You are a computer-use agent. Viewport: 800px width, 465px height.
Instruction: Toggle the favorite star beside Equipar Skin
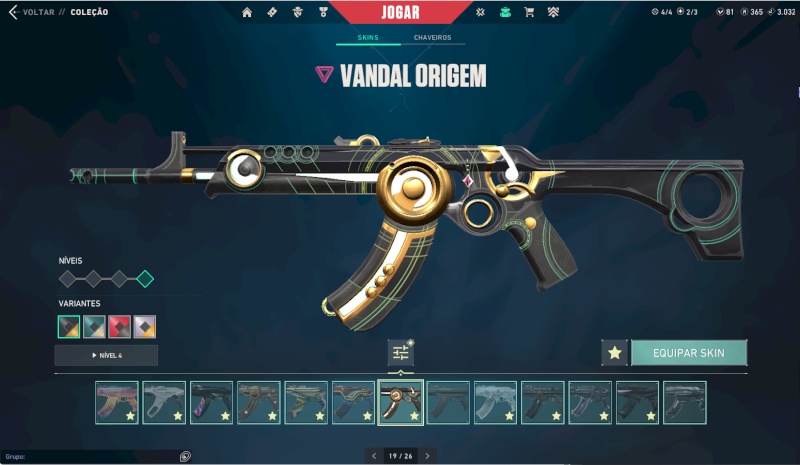coord(614,353)
